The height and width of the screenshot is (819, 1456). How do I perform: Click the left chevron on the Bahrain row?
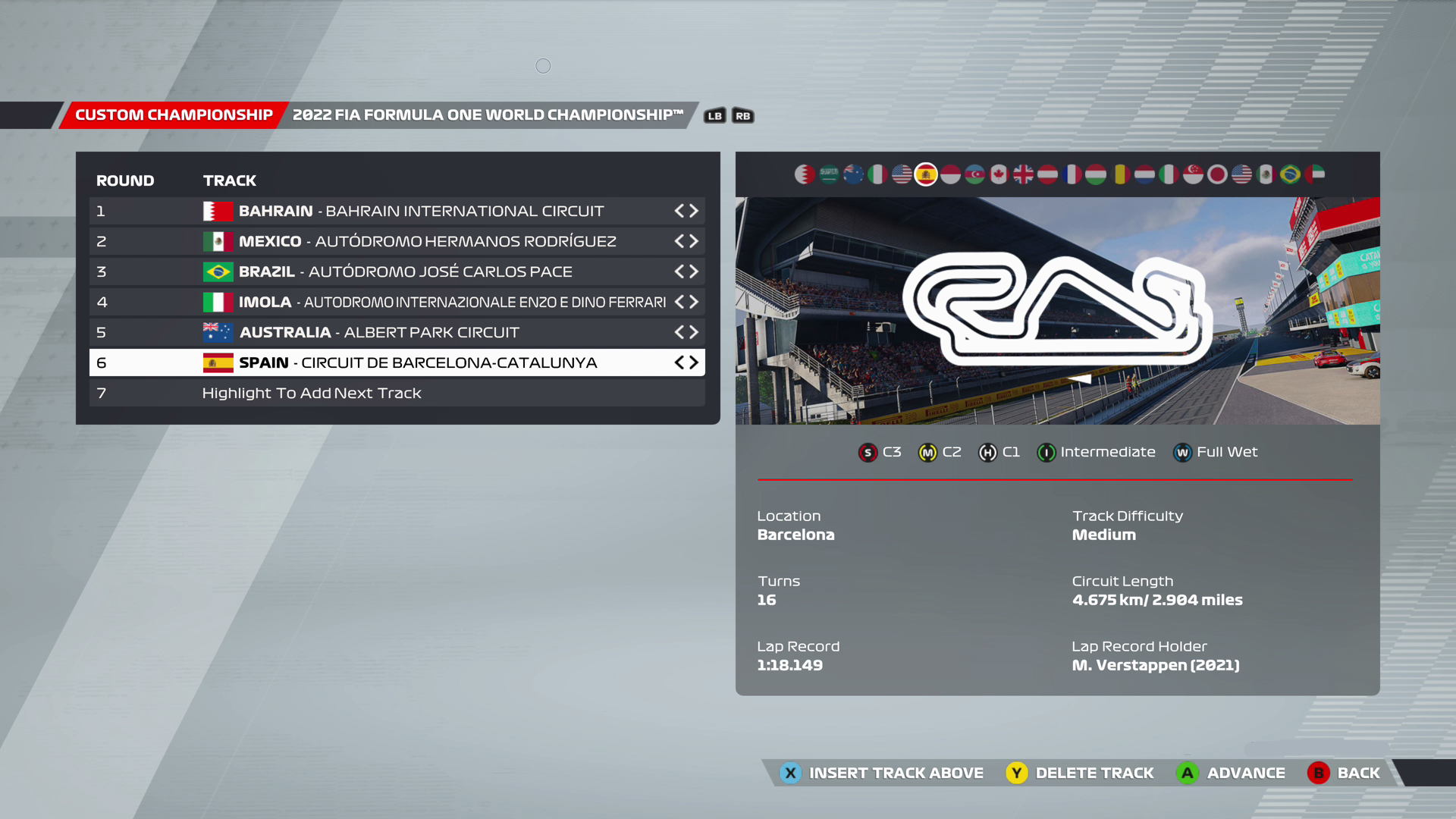coord(681,211)
